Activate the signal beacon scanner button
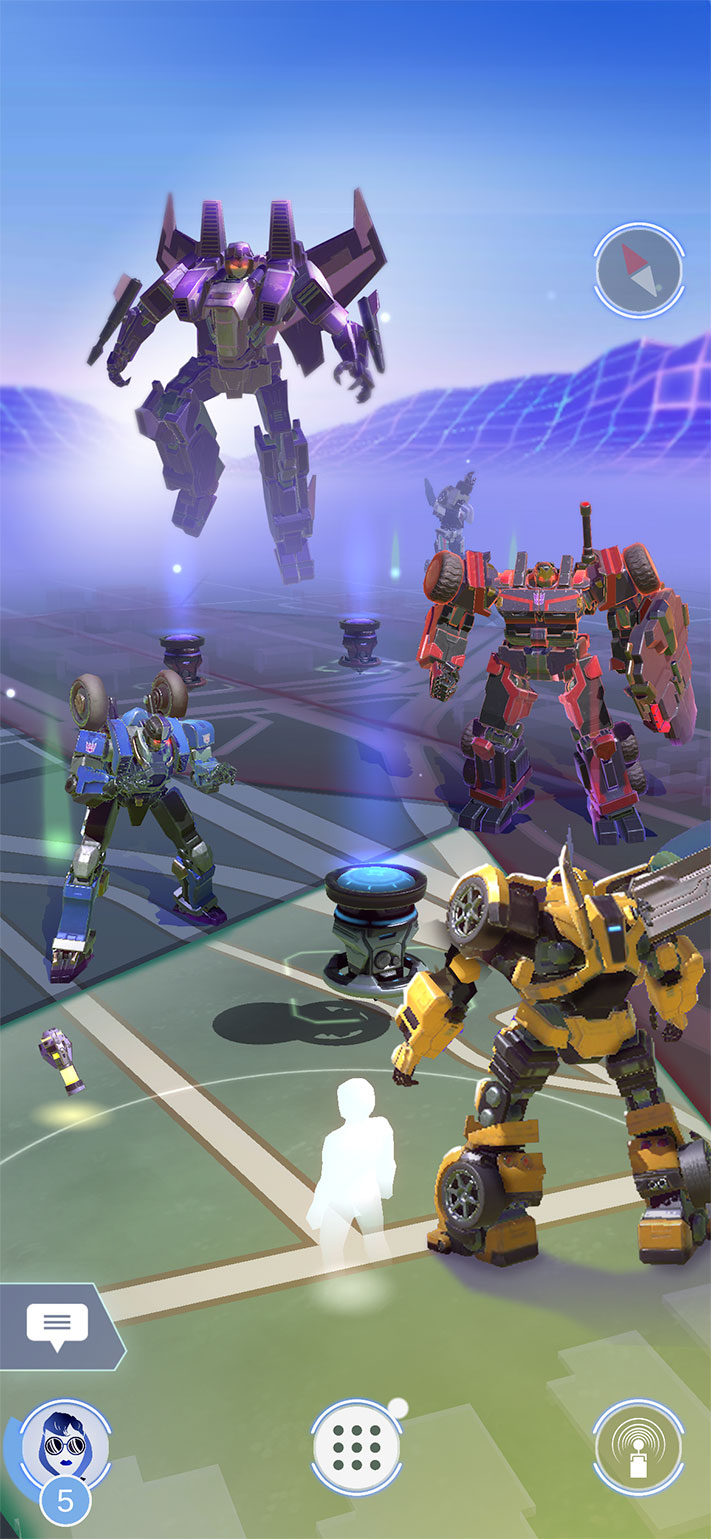Image resolution: width=711 pixels, height=1539 pixels. [x=638, y=1446]
